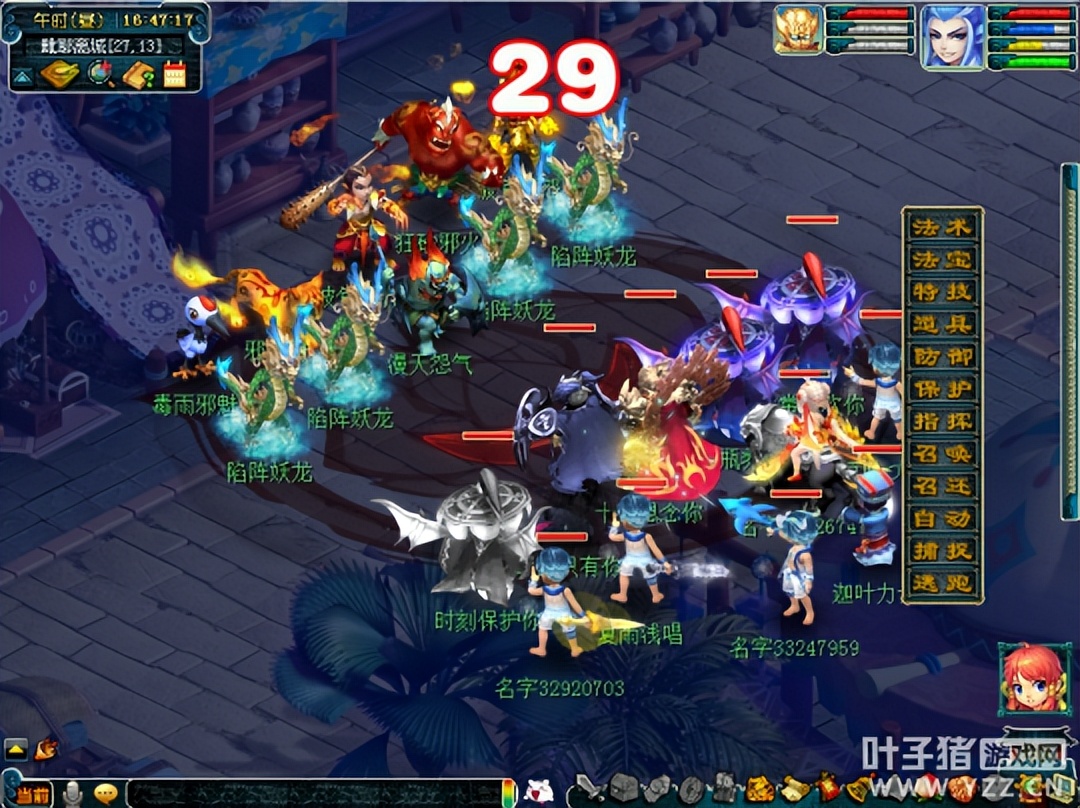
Task: Open the magnifier world map icon
Action: (x=100, y=74)
